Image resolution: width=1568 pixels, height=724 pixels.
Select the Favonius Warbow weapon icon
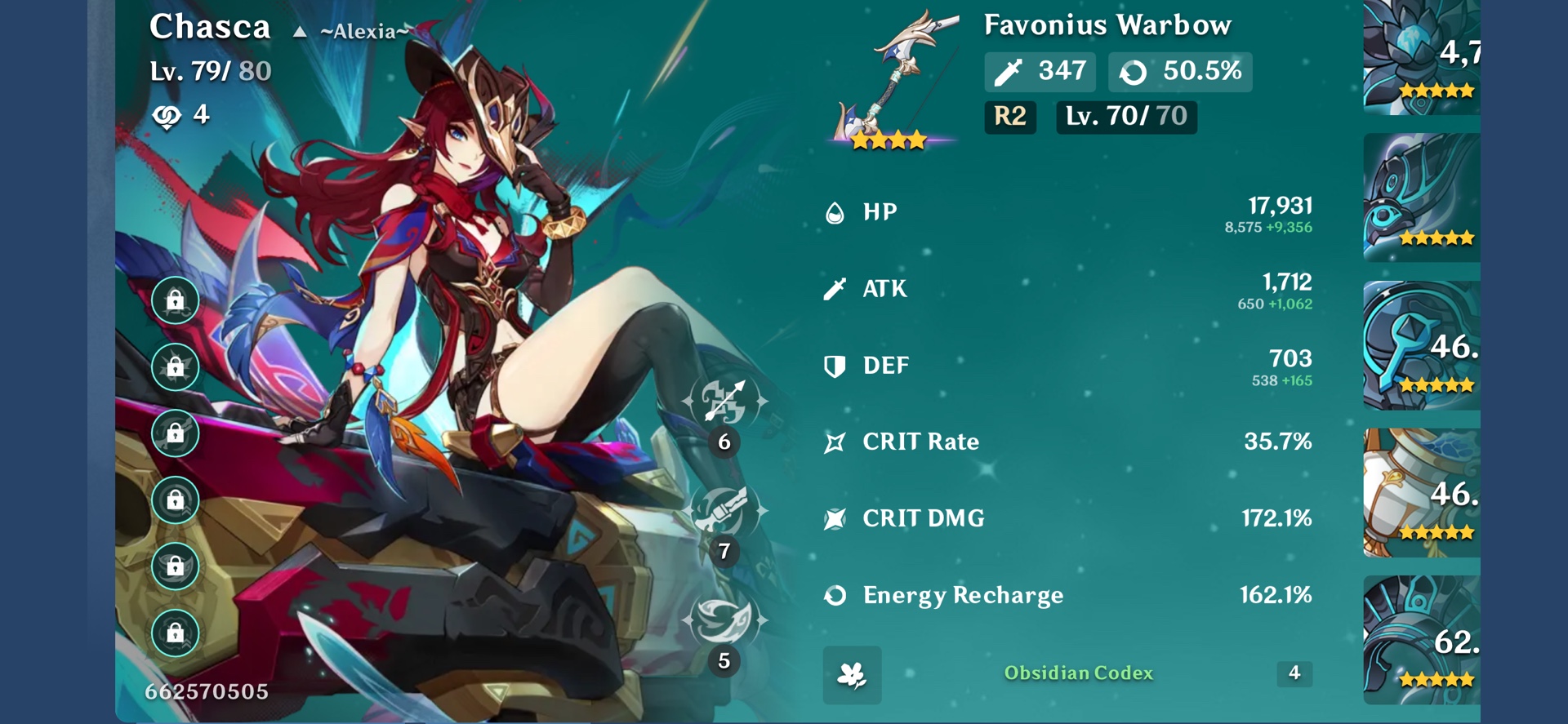(x=892, y=80)
